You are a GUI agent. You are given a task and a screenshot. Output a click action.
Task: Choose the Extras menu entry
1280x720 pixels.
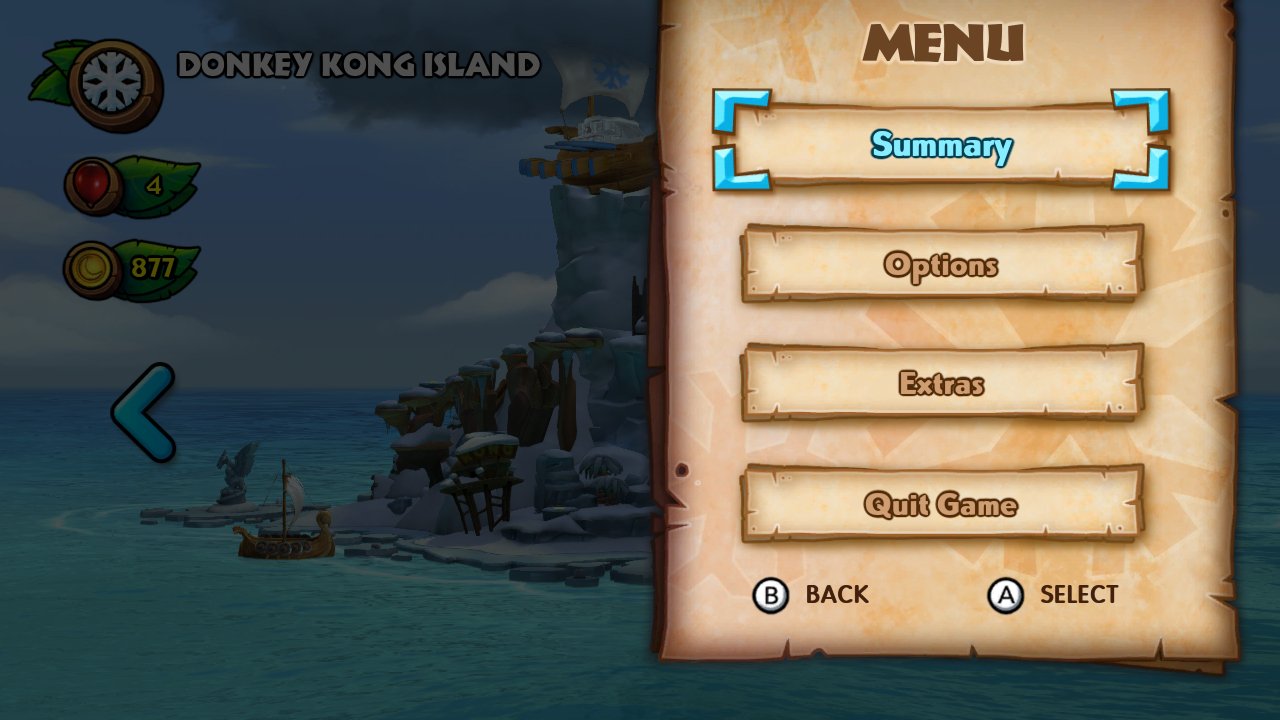(x=941, y=384)
